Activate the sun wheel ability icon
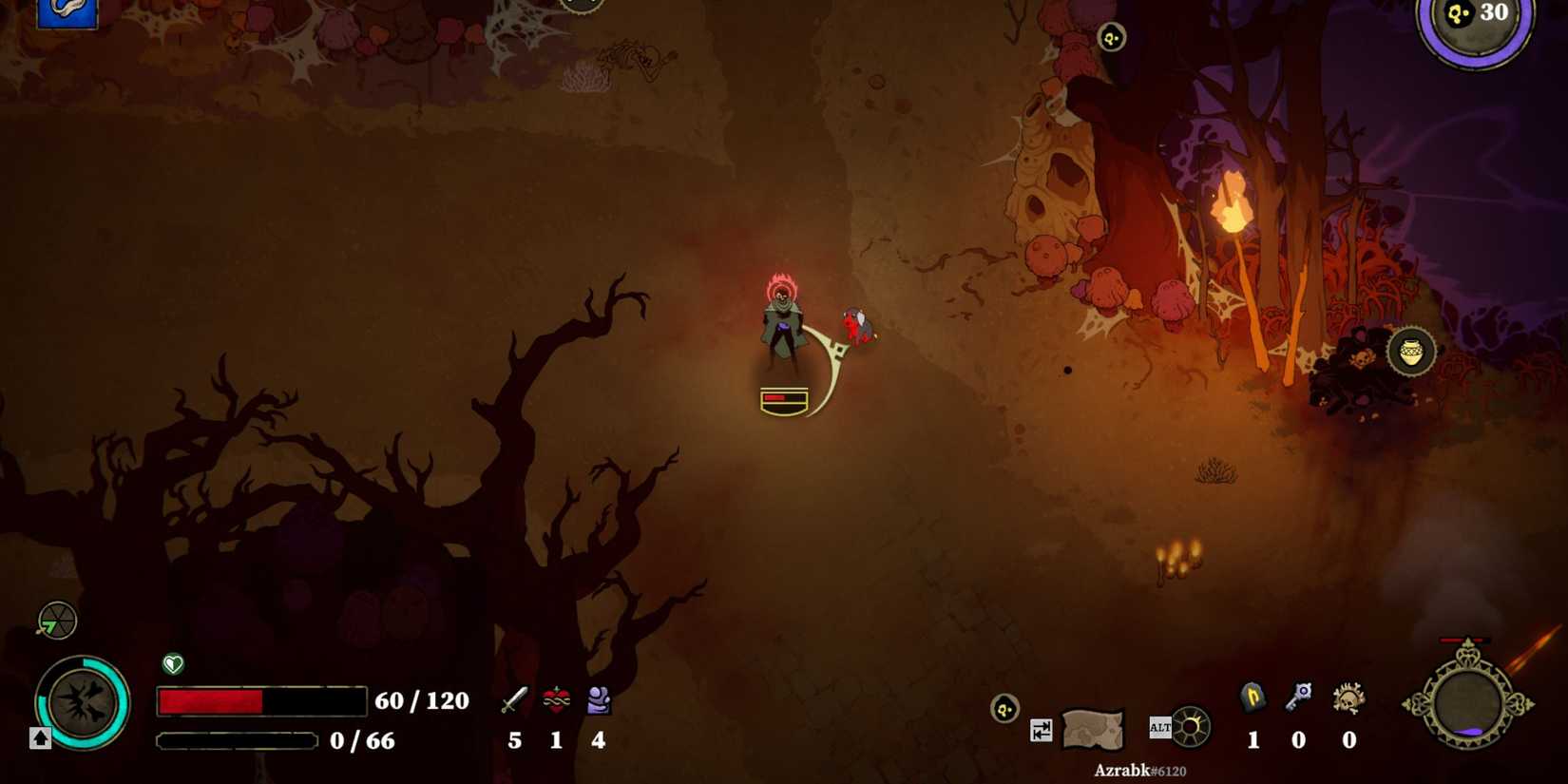This screenshot has height=784, width=1568. coord(1190,728)
